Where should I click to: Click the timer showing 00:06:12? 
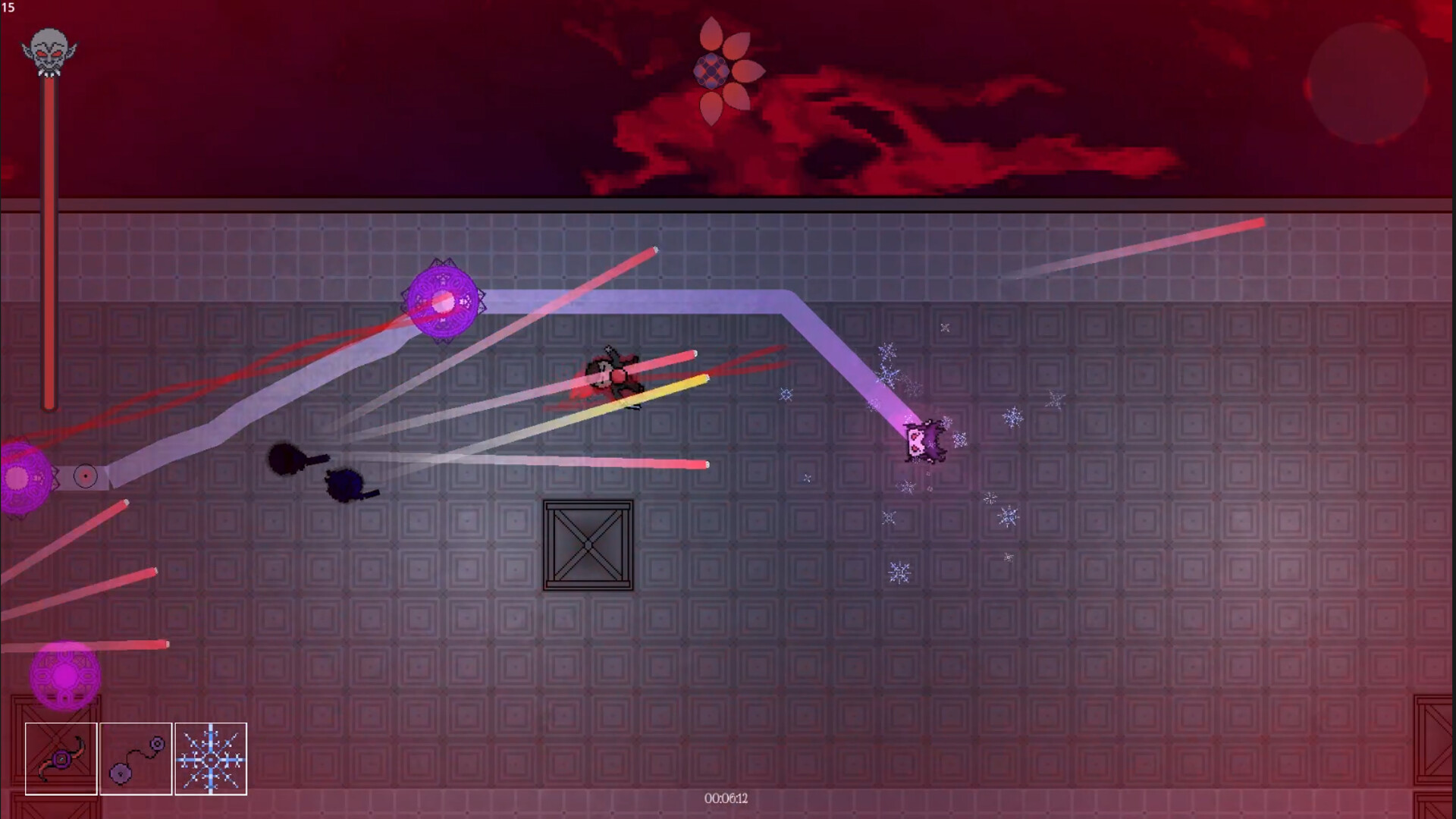coord(726,798)
